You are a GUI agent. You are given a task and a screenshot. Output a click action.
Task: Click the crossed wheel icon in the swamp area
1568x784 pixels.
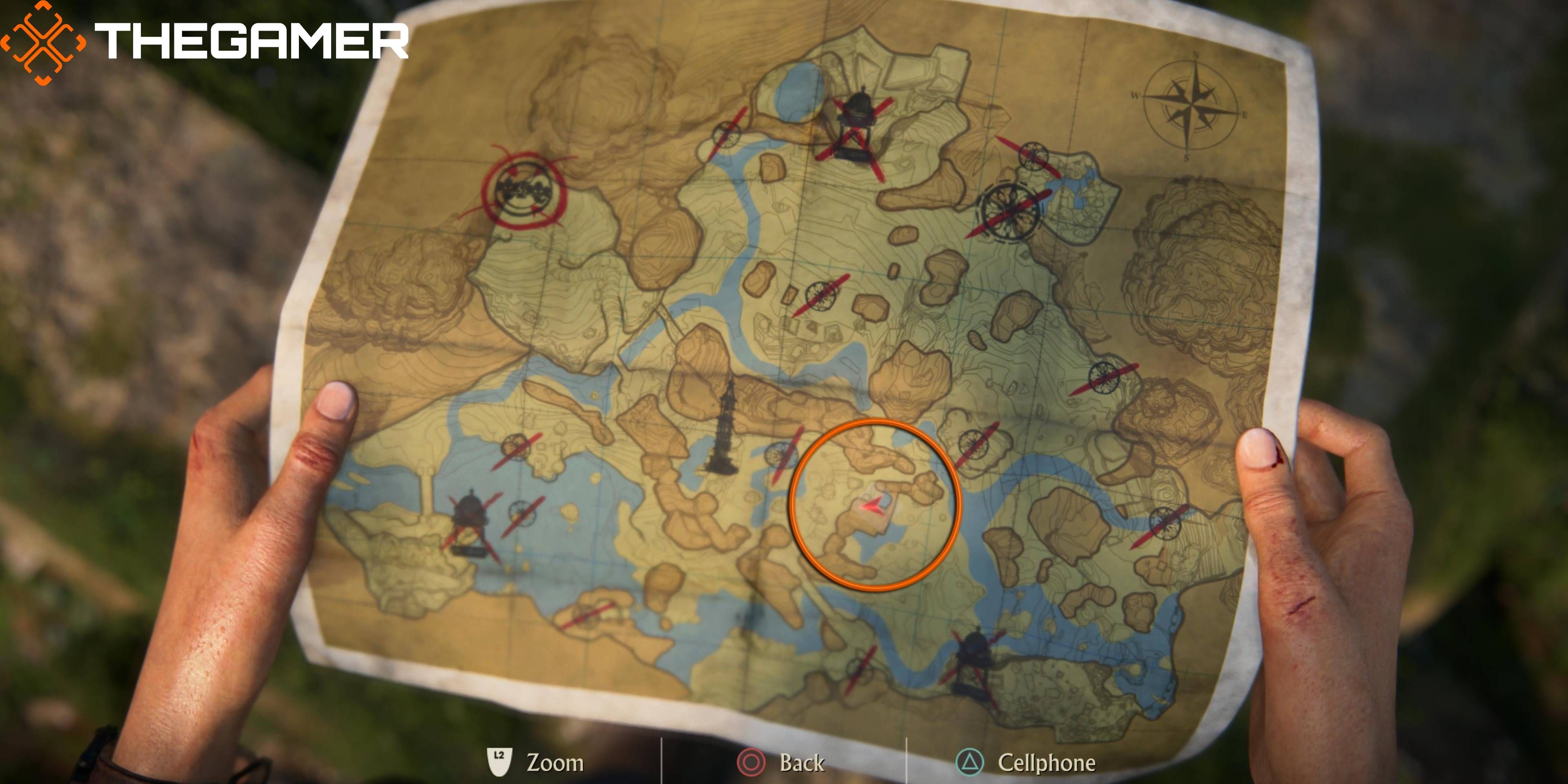522,514
